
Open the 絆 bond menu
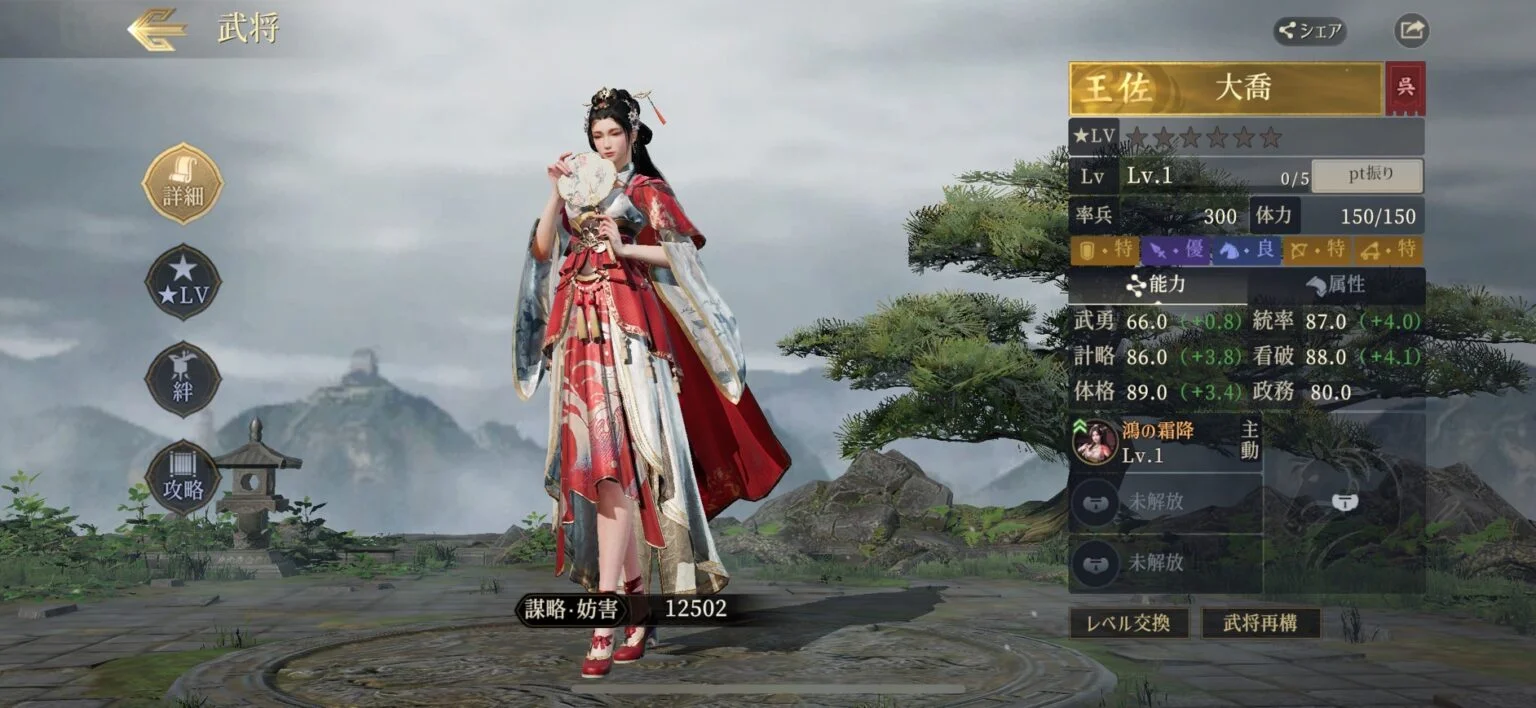[x=183, y=380]
